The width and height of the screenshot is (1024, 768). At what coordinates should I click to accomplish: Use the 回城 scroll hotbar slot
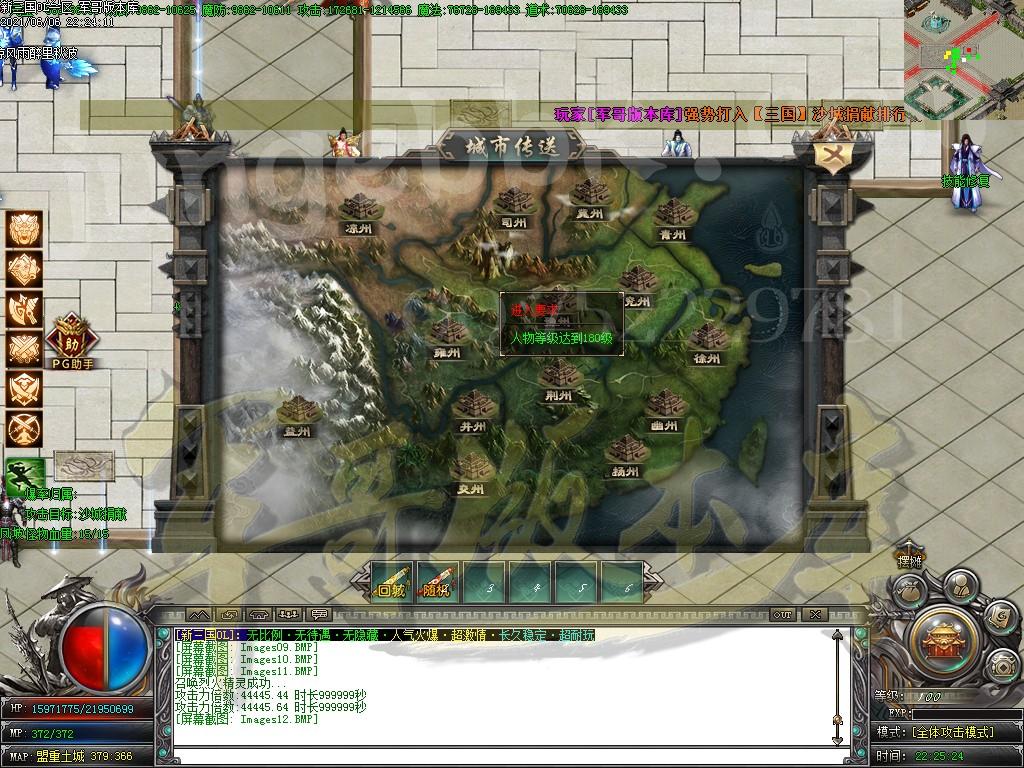[x=390, y=581]
